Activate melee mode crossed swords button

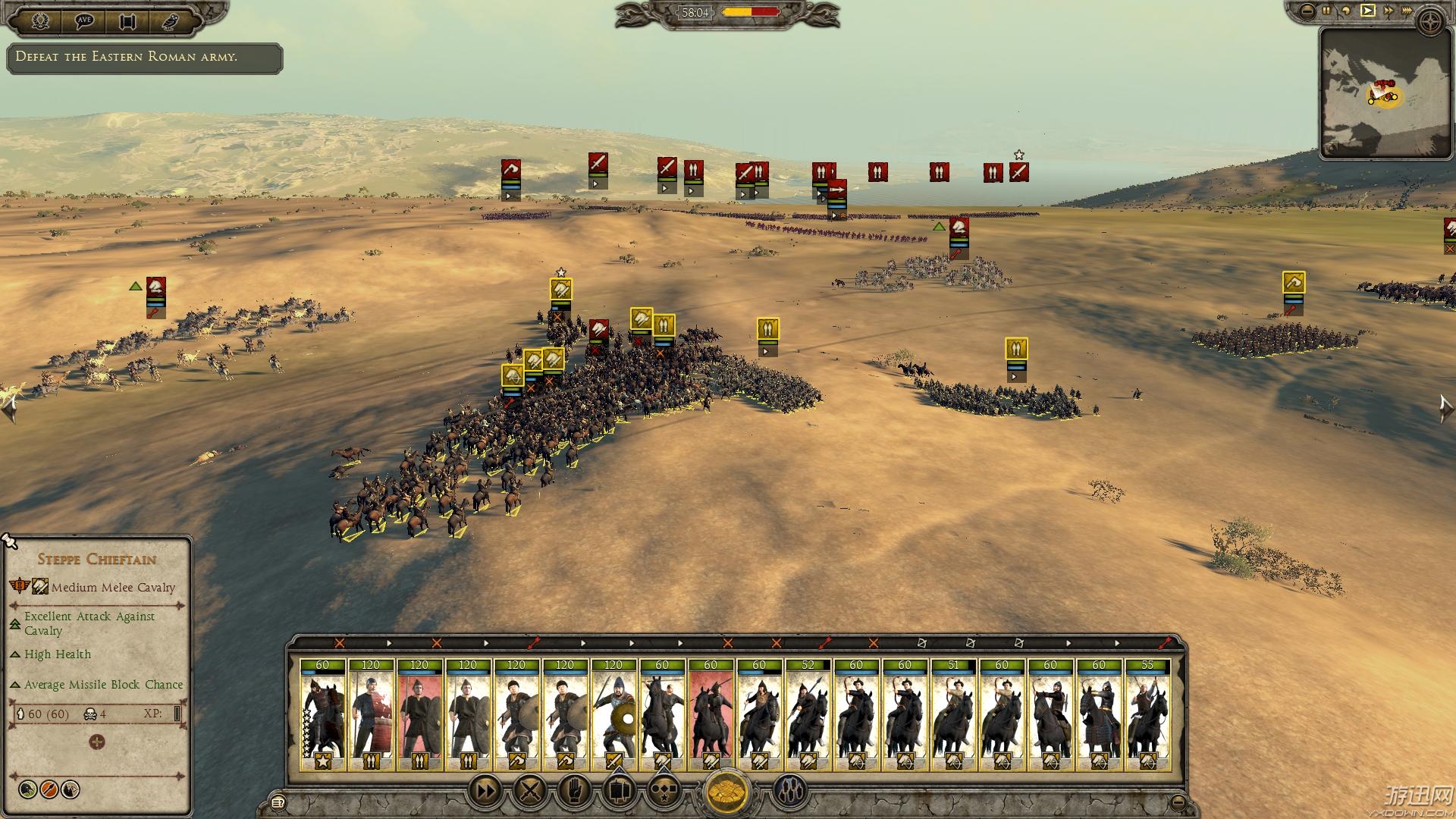click(x=530, y=792)
